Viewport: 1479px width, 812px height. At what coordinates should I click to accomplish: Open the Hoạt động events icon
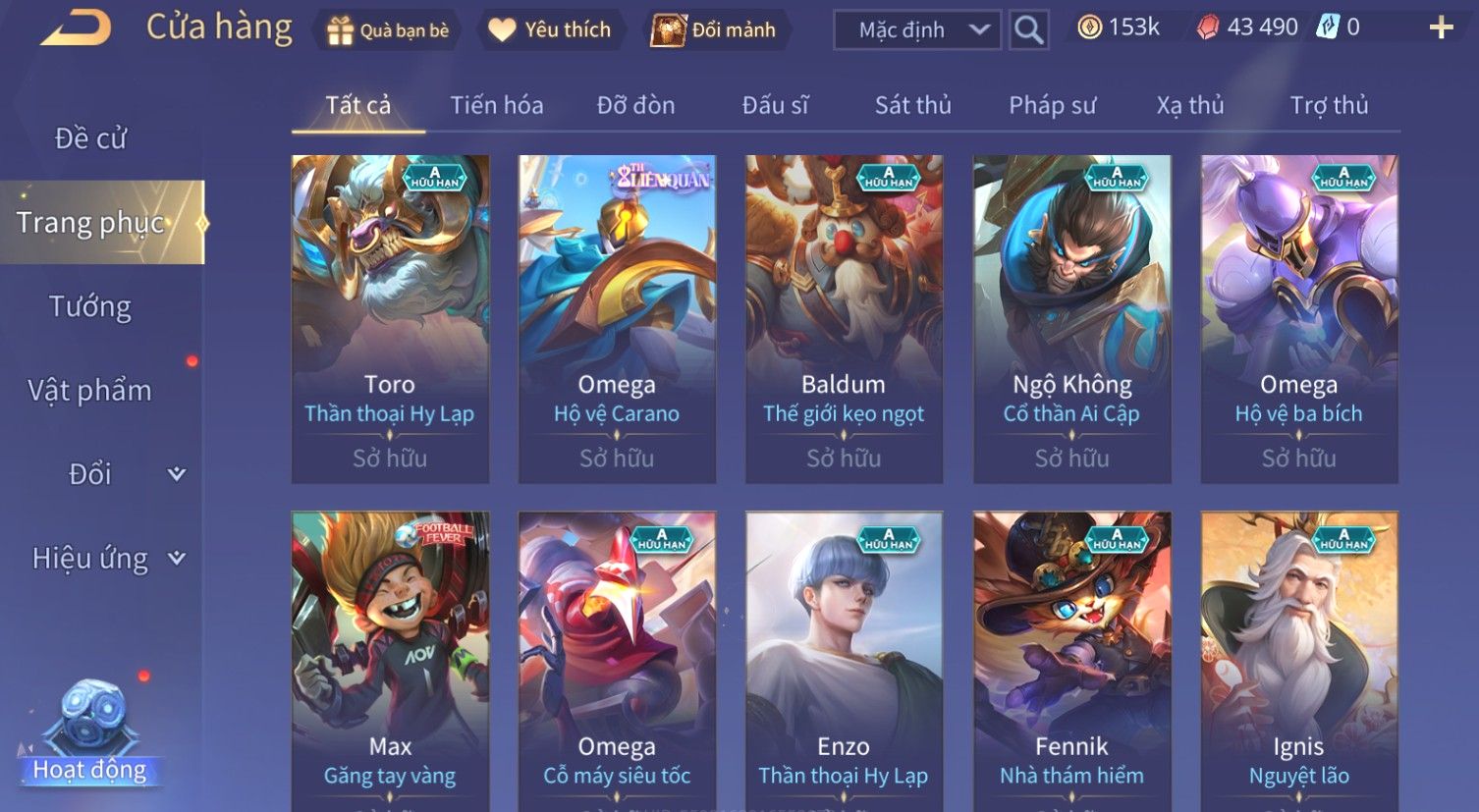[90, 731]
